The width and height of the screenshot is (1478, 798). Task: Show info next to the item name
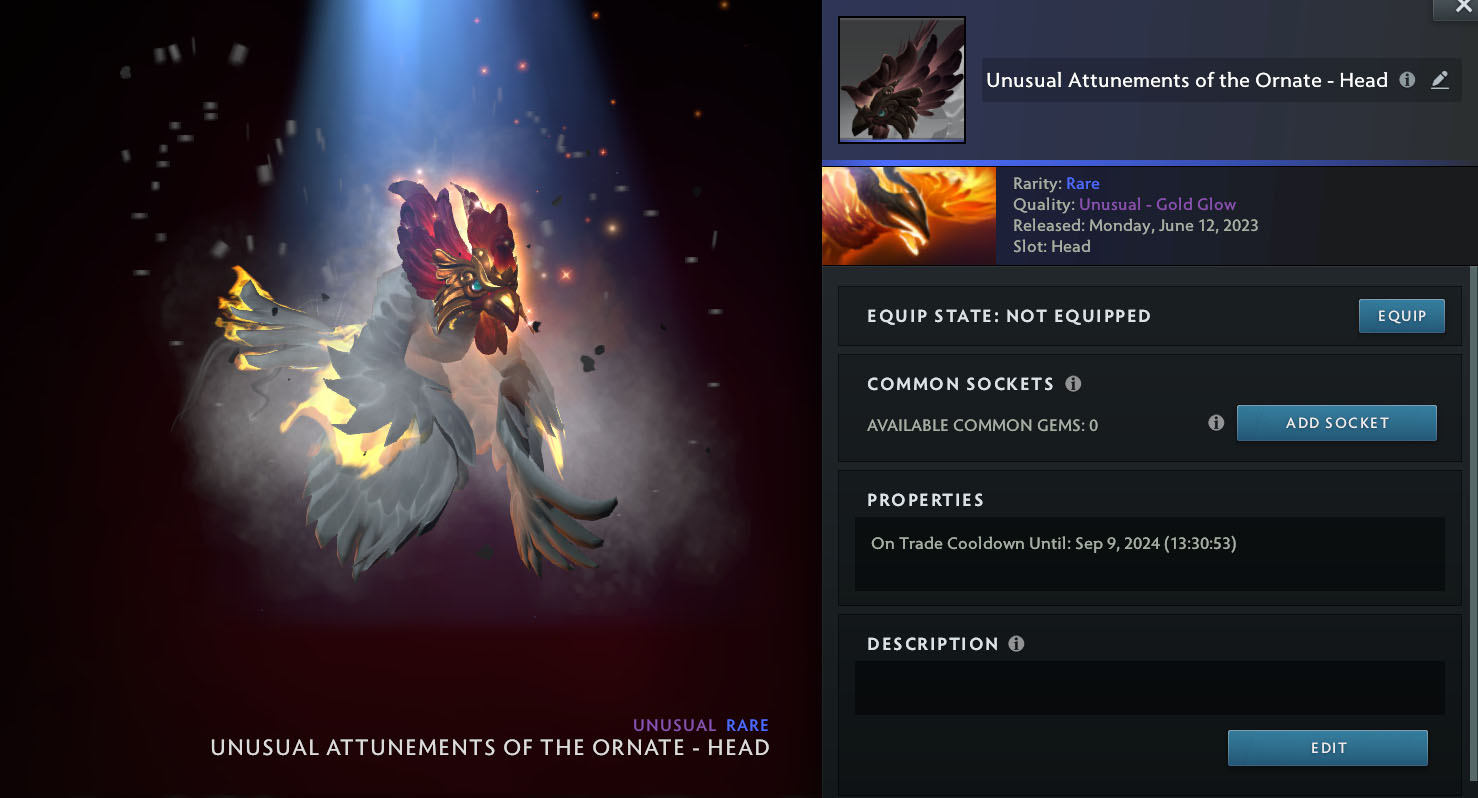coord(1407,80)
